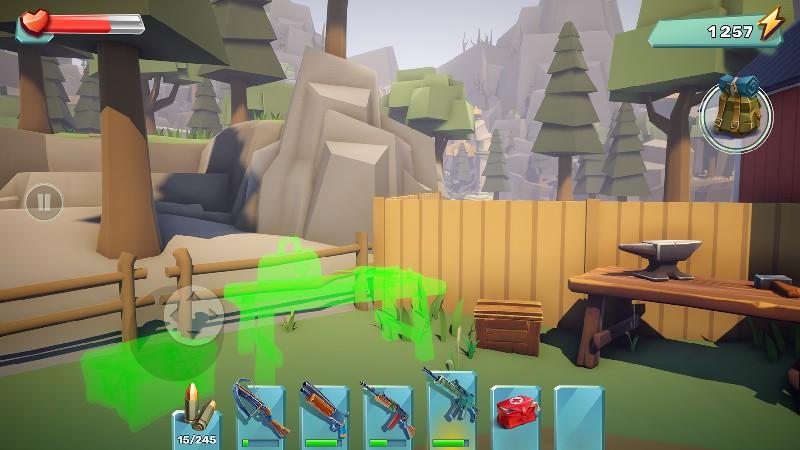Tap the movement joystick arrows
Viewport: 800px width, 450px height.
tap(193, 316)
